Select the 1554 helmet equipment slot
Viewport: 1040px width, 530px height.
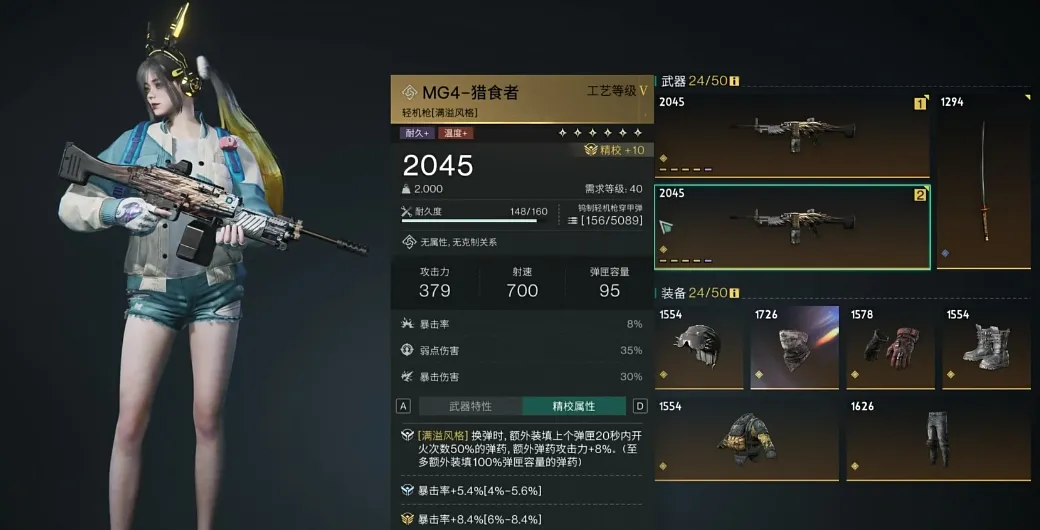pos(699,347)
